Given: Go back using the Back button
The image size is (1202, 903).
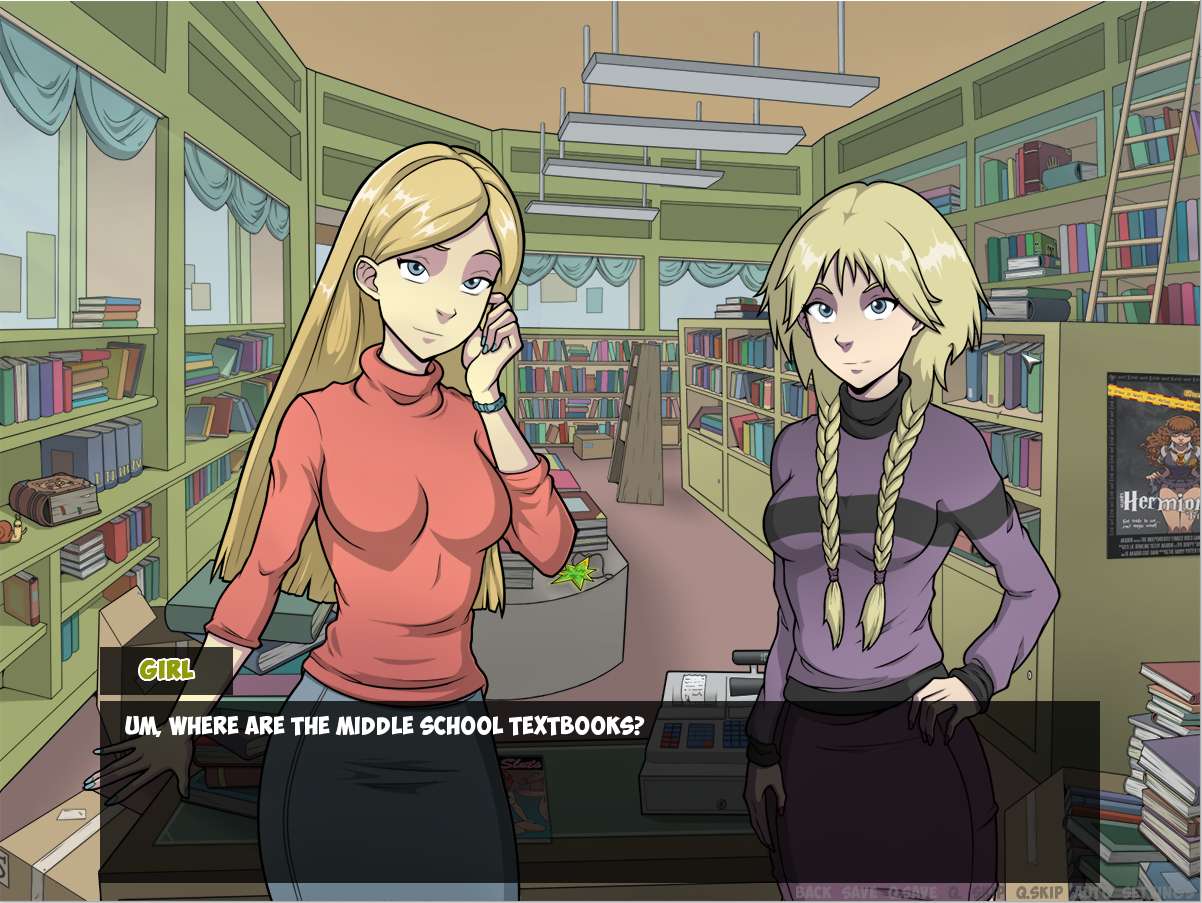Looking at the screenshot, I should [813, 892].
